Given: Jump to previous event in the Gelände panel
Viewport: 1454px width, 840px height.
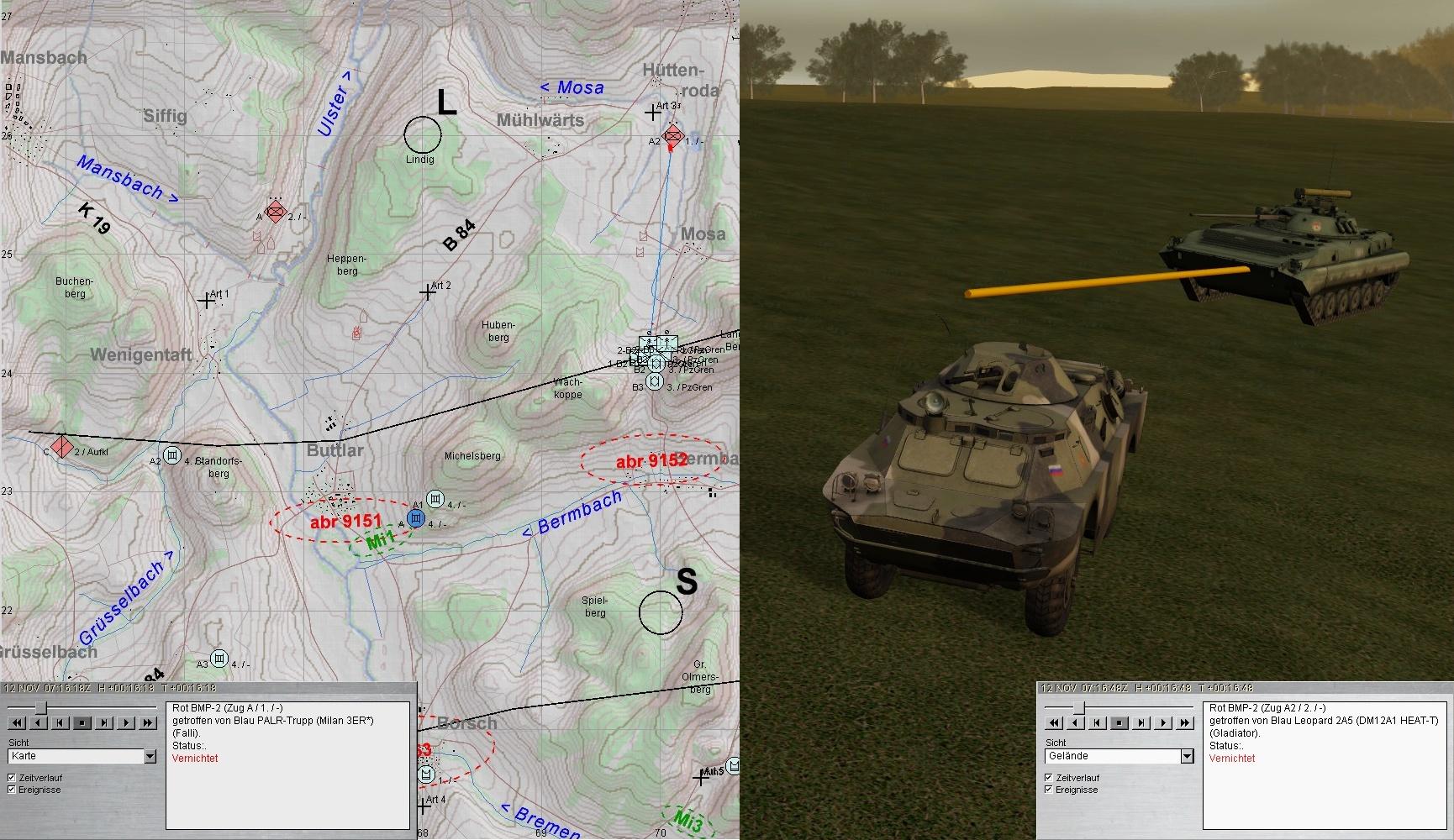Looking at the screenshot, I should click(1098, 722).
